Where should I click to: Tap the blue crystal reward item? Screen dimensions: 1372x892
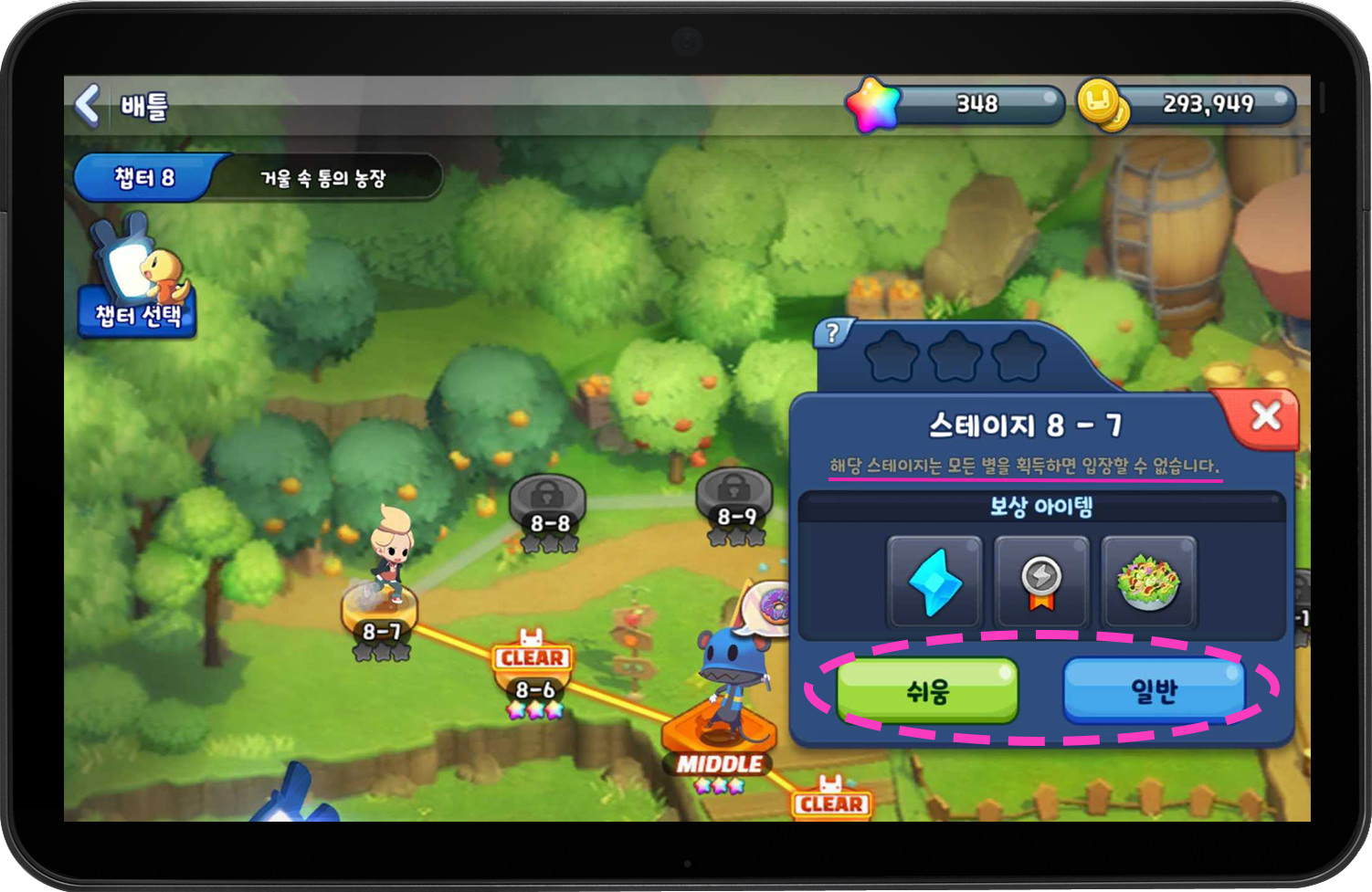[934, 582]
